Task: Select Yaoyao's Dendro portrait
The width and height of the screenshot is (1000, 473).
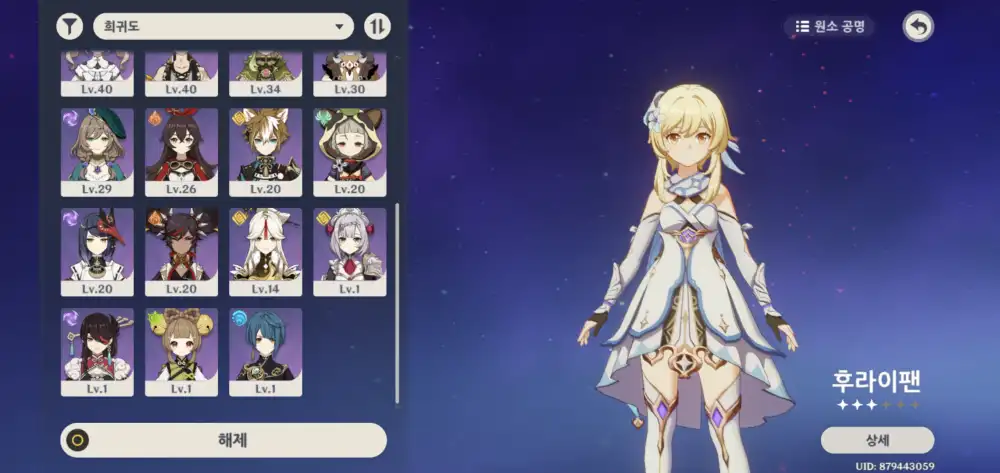Action: [x=181, y=350]
